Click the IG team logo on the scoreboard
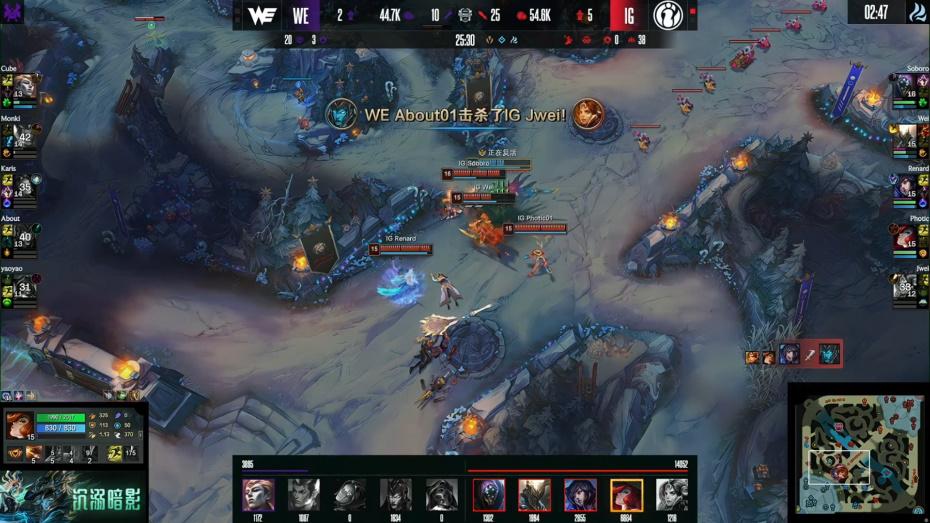Screen dimensions: 930x523 (667, 15)
